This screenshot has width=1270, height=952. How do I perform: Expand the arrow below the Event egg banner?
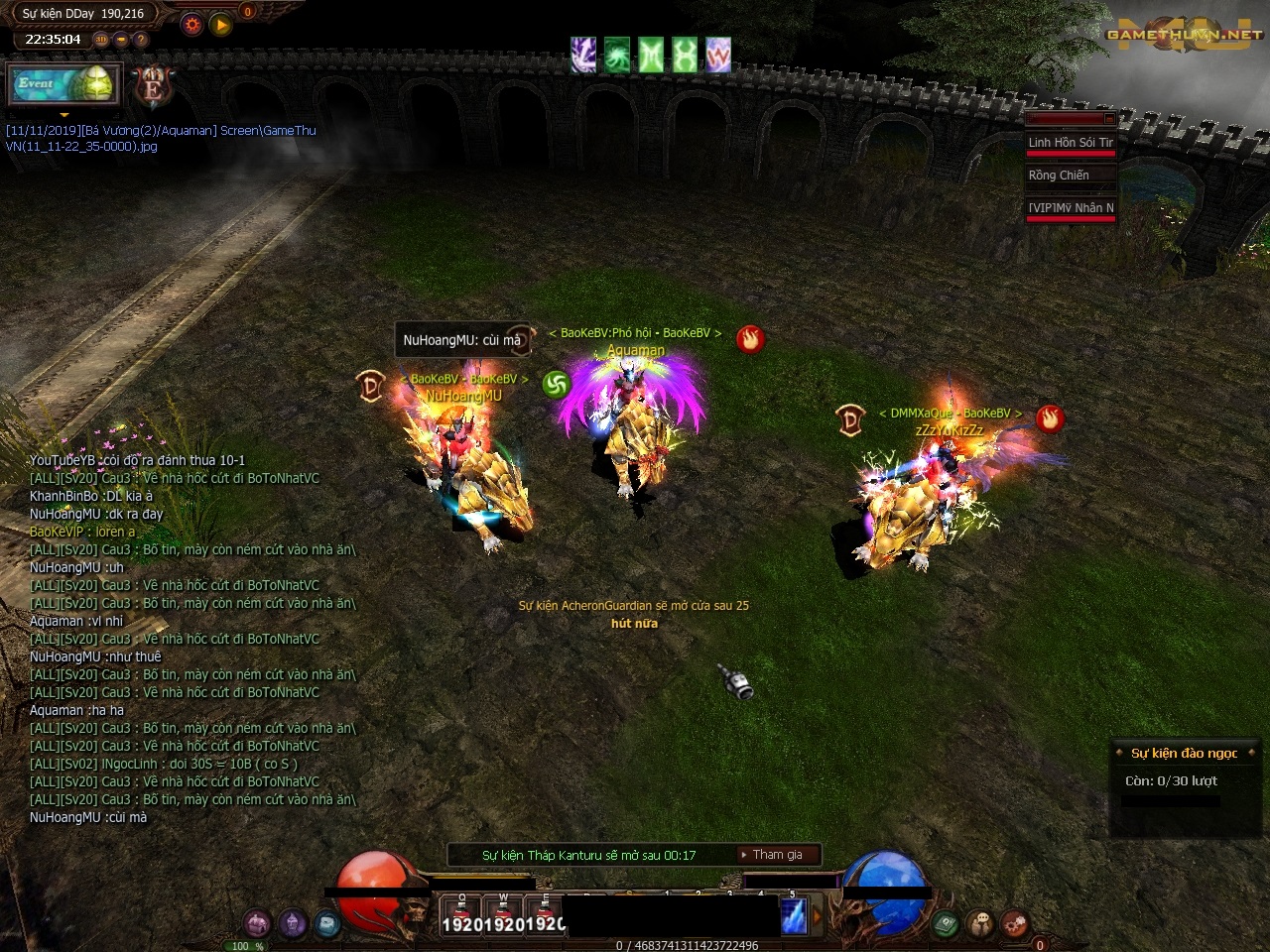point(63,116)
